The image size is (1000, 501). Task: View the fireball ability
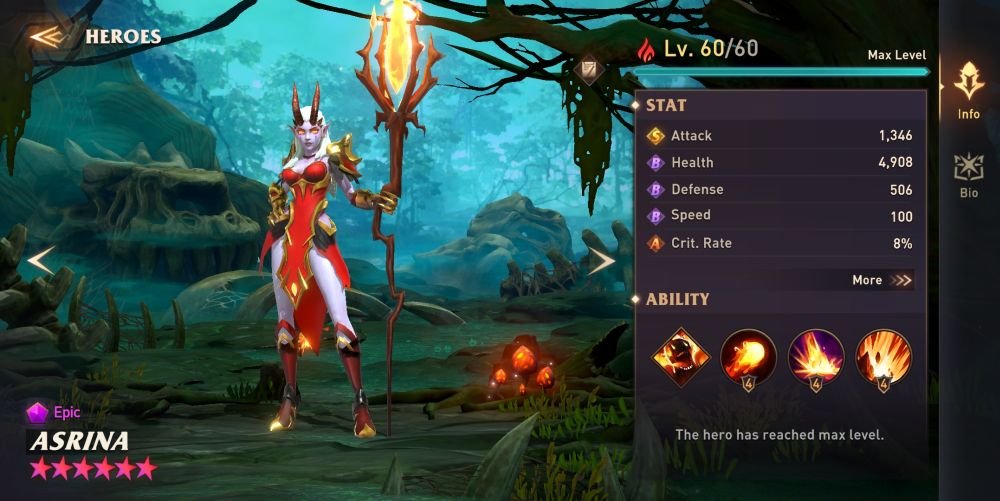click(748, 356)
